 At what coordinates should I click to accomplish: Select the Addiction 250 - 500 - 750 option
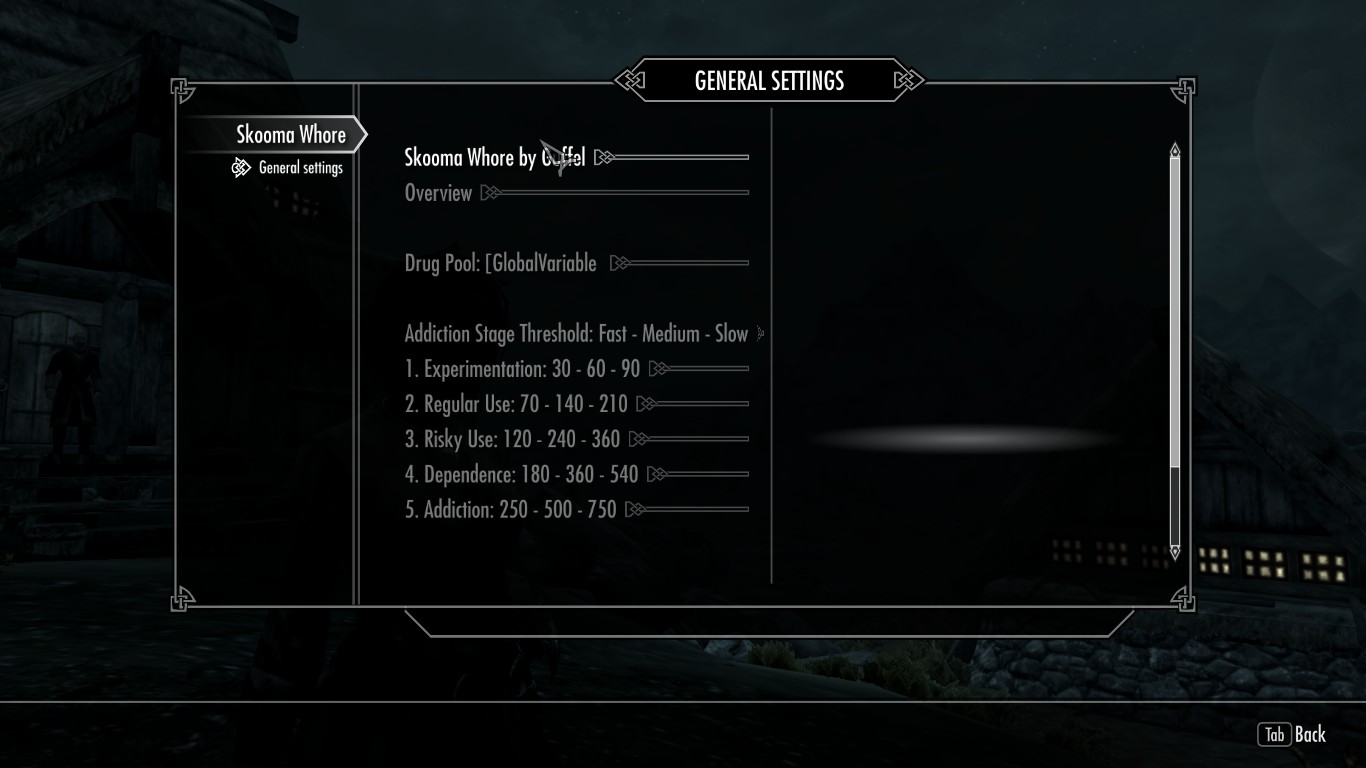(x=510, y=509)
